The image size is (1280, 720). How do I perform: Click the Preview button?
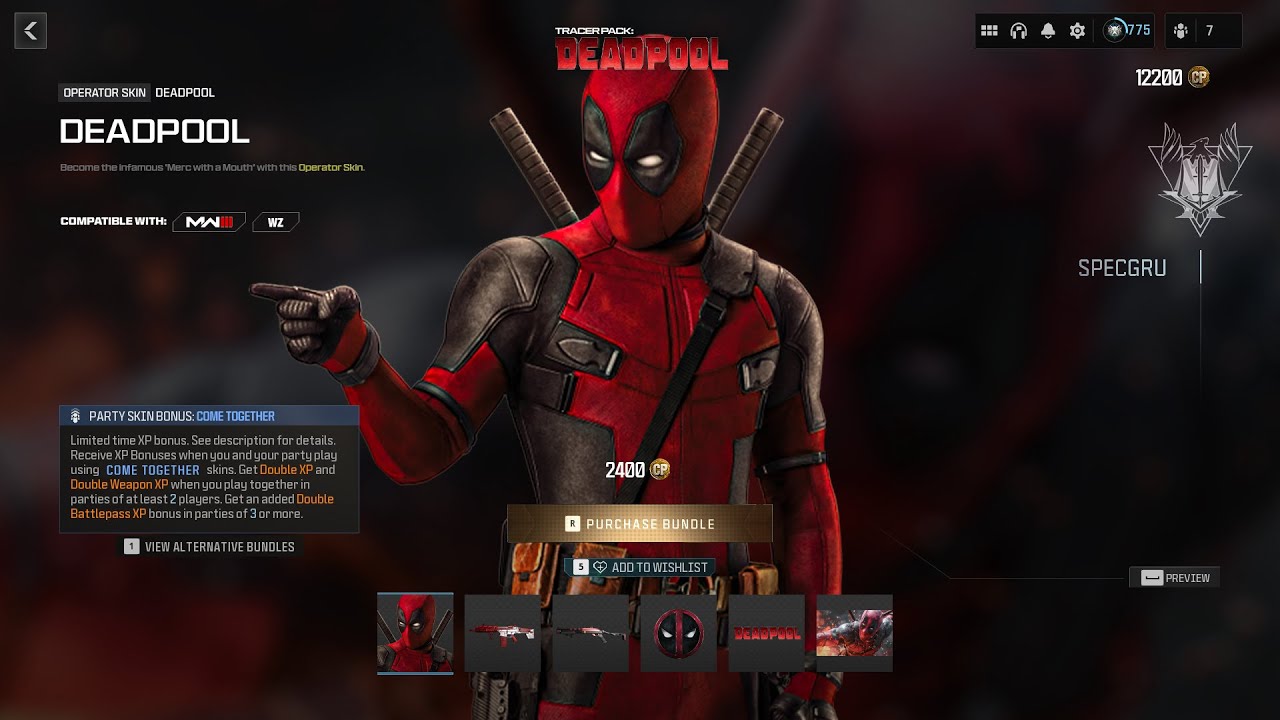(1175, 577)
